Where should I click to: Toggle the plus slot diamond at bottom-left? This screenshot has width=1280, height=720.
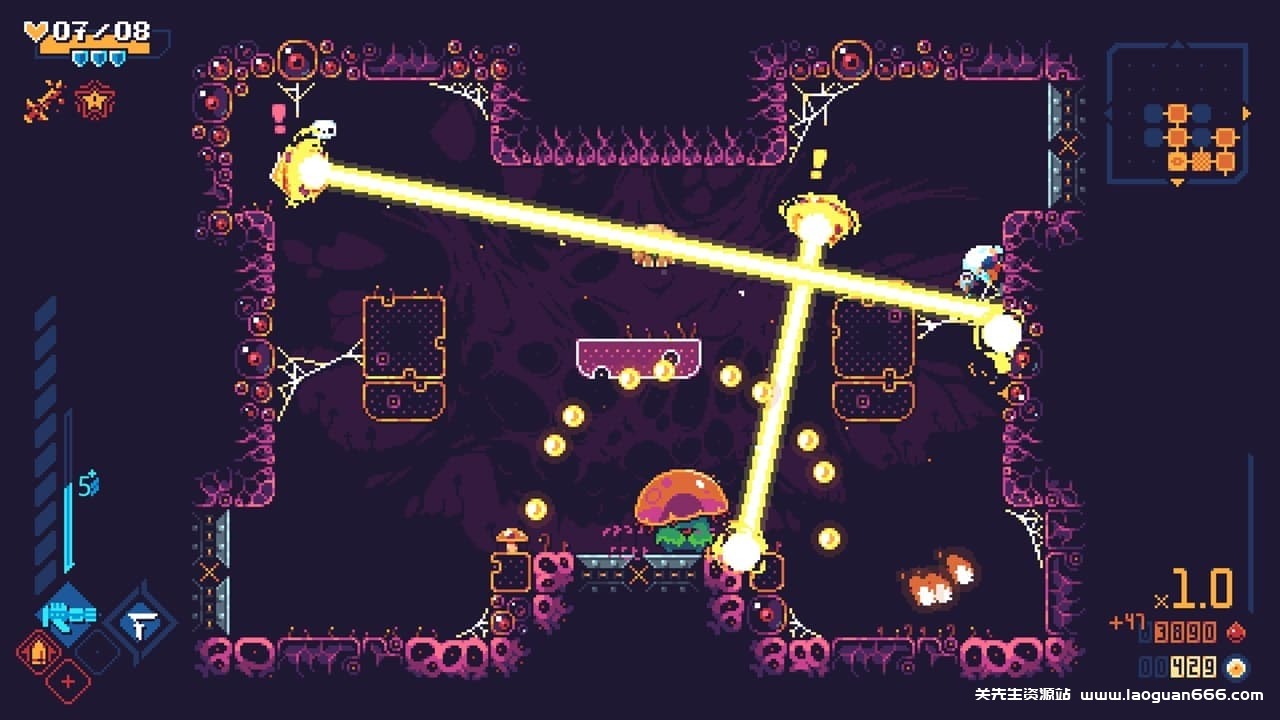67,681
